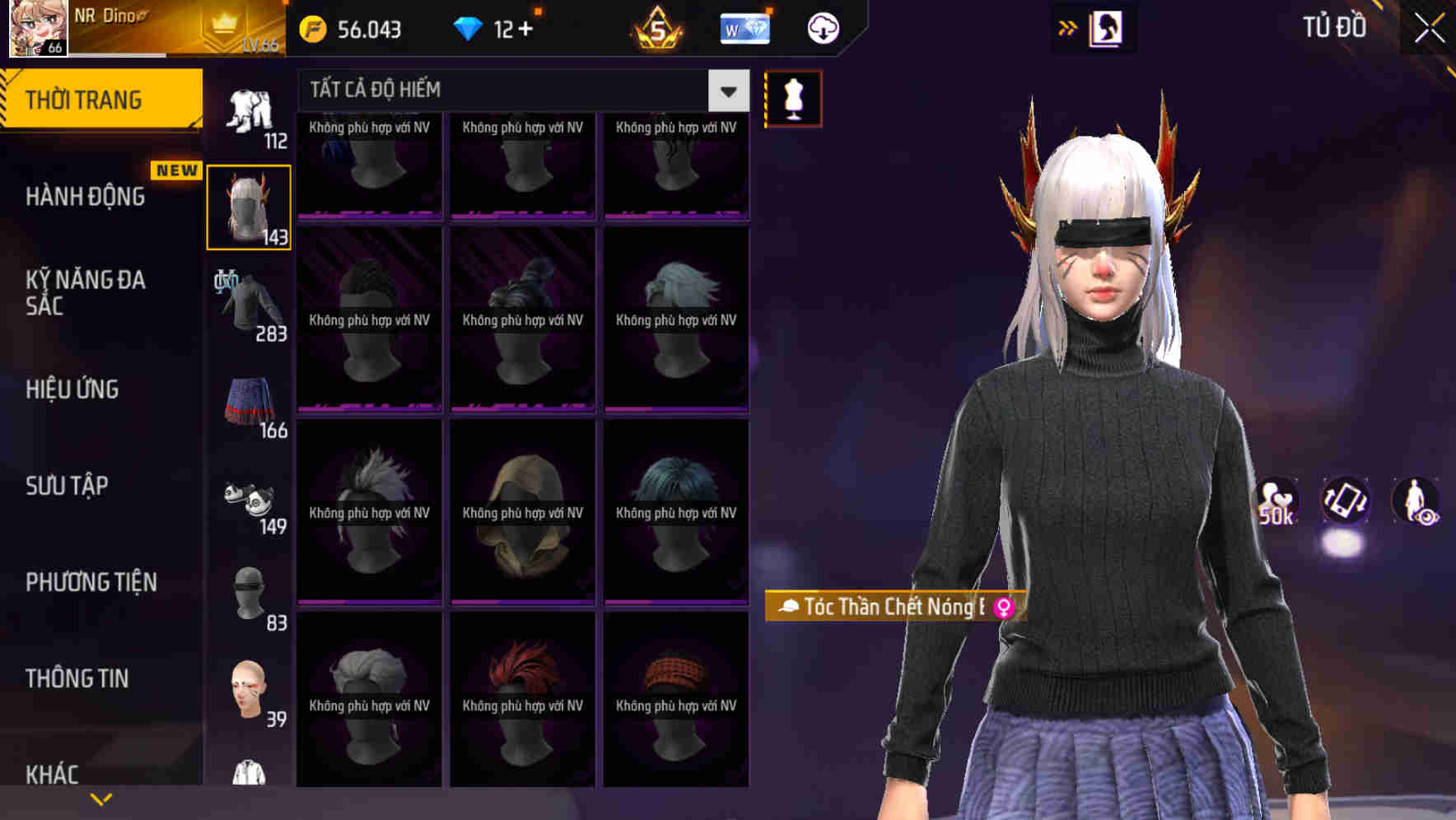Collapse the rarity filter with its arrow button
This screenshot has width=1456, height=820.
[726, 91]
